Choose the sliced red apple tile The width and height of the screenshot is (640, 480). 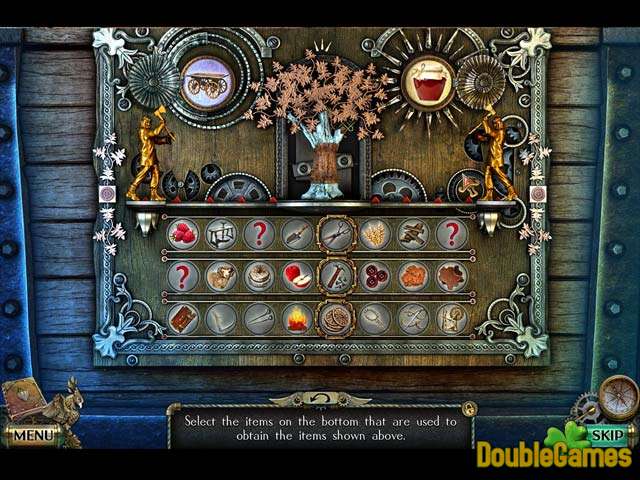tap(297, 276)
